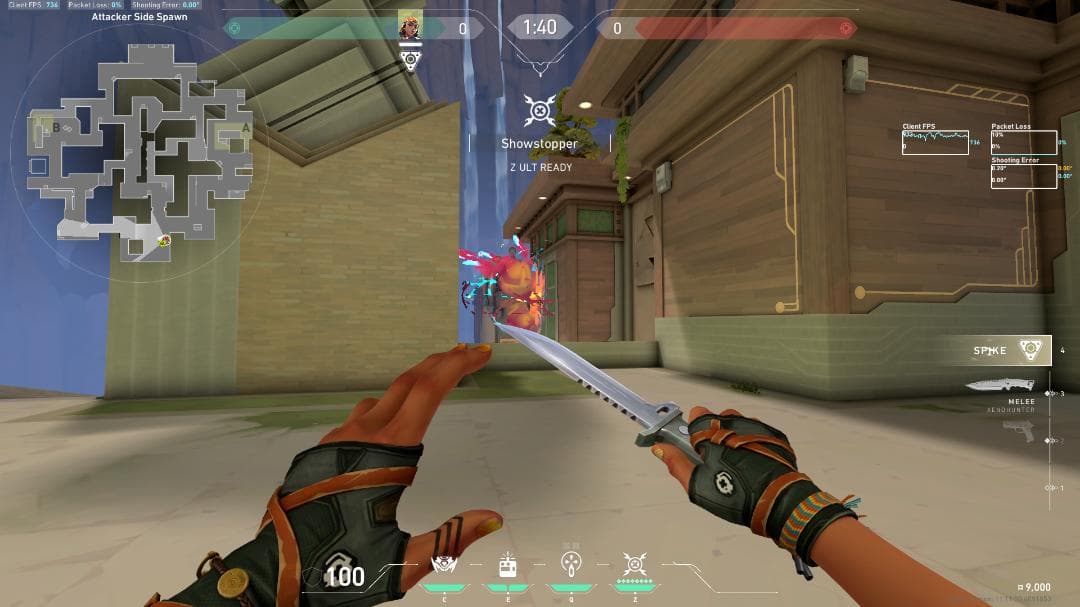The image size is (1080, 607).
Task: Use the Blast Pack ability icon
Action: click(x=507, y=566)
